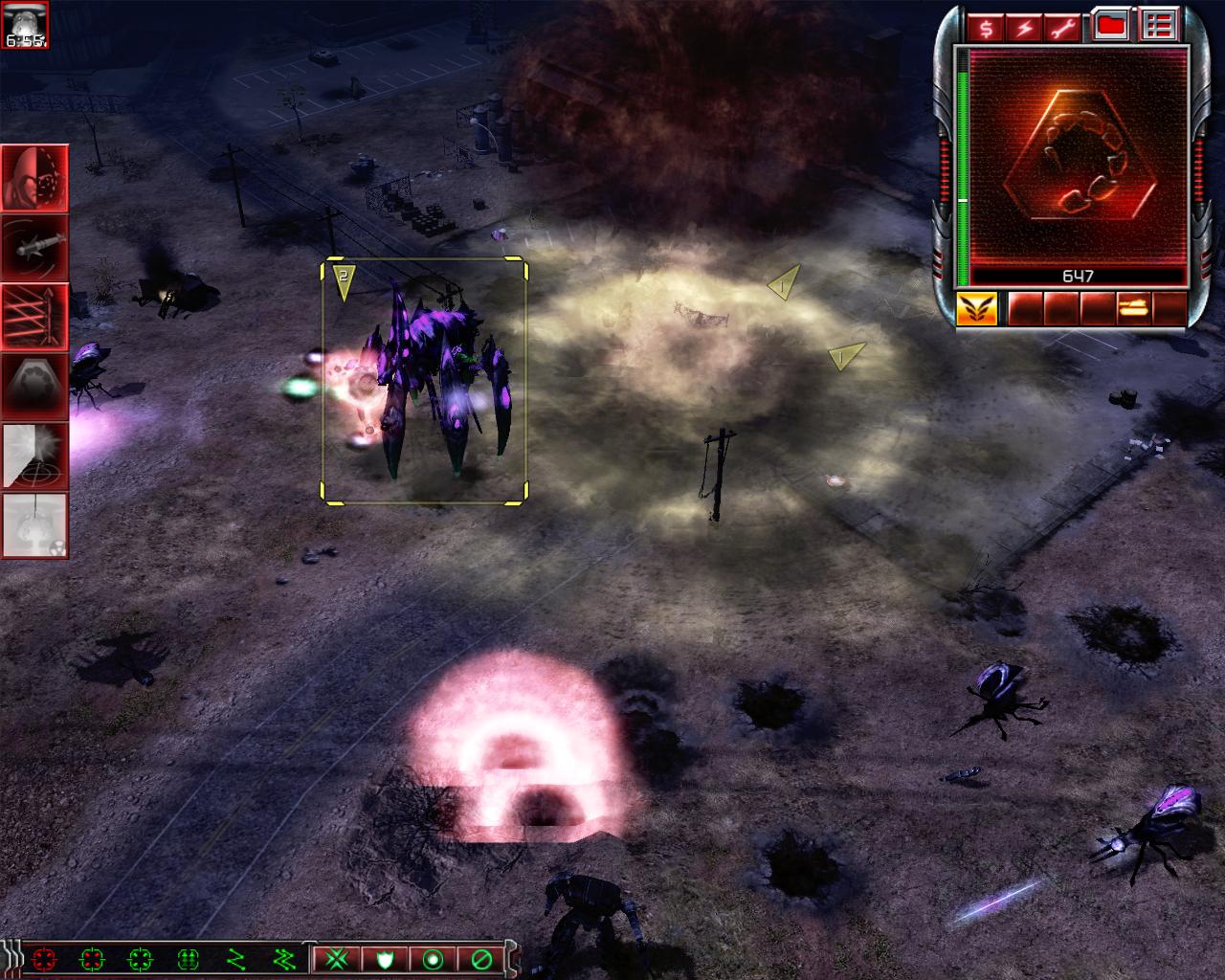Viewport: 1225px width, 980px height.
Task: Select the laser fence support power
Action: point(34,316)
